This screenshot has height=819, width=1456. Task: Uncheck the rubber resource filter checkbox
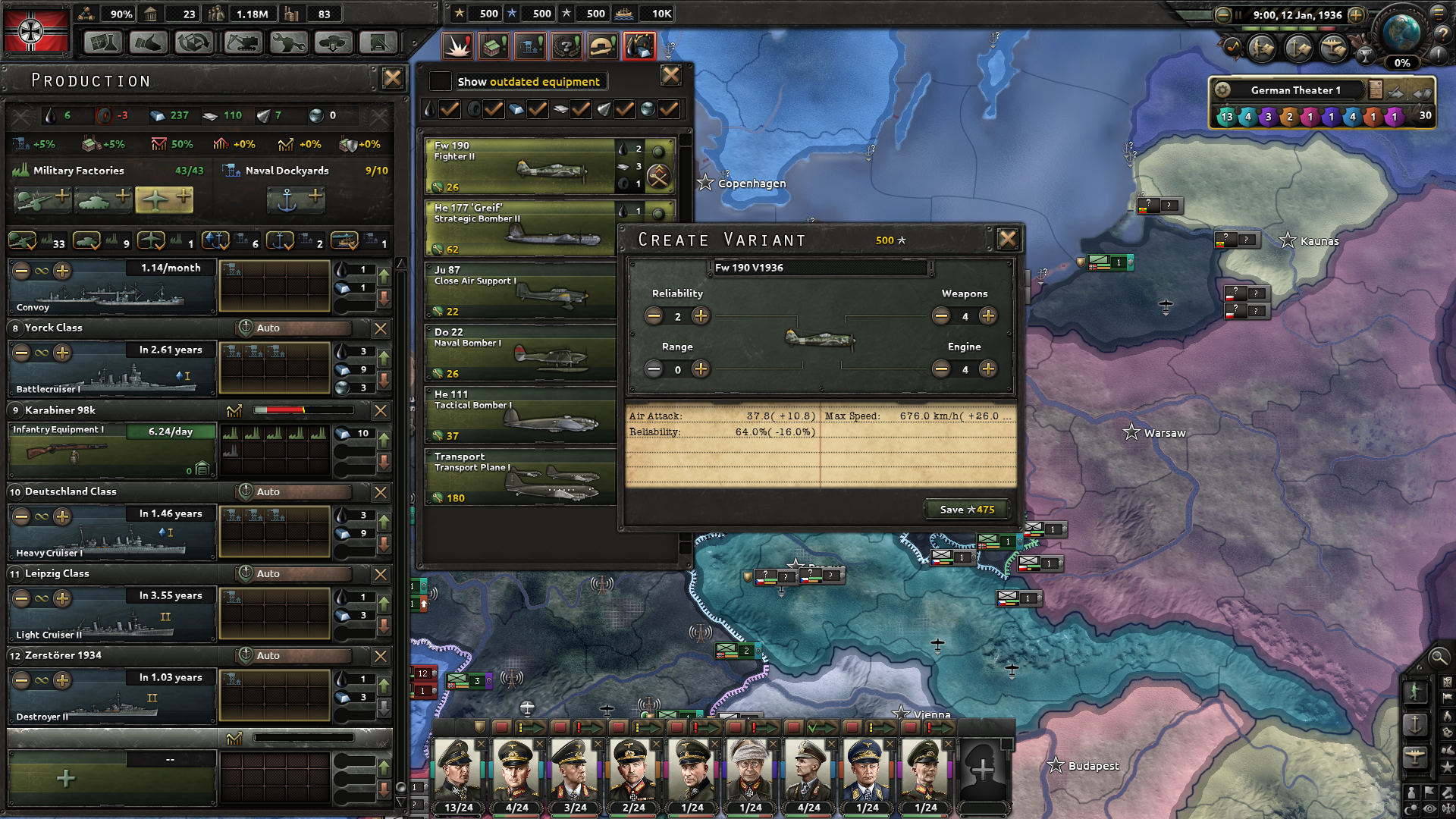click(x=493, y=110)
